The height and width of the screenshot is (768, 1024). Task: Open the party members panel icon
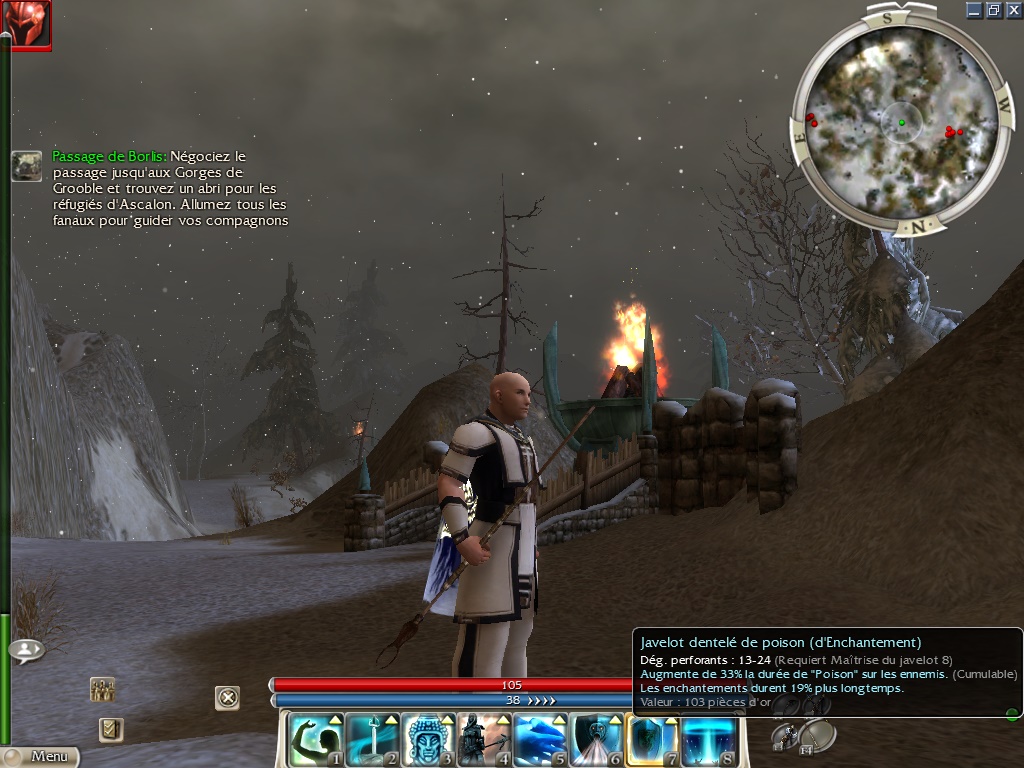[102, 690]
